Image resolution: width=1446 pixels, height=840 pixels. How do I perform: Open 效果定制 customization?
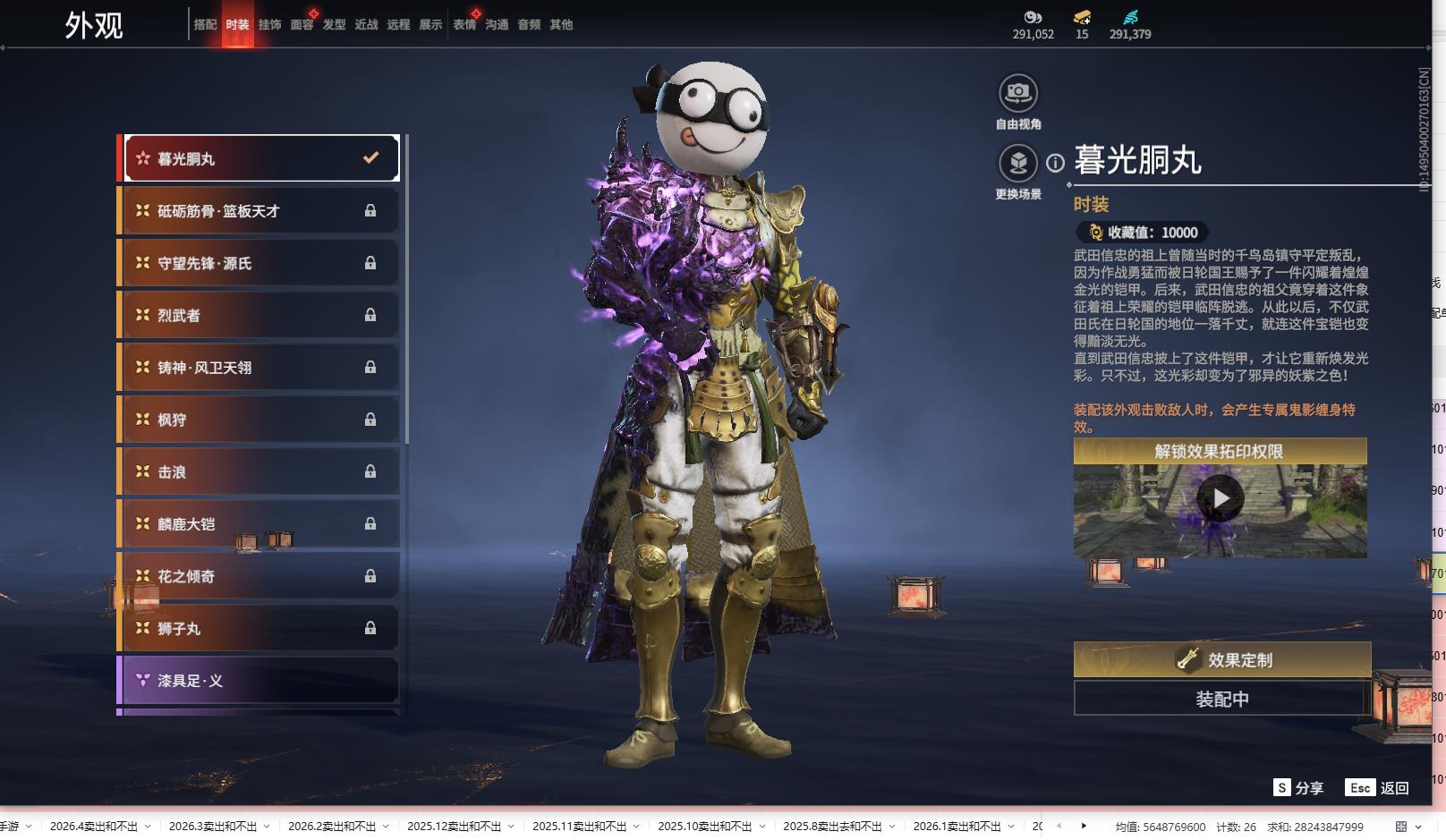1222,660
